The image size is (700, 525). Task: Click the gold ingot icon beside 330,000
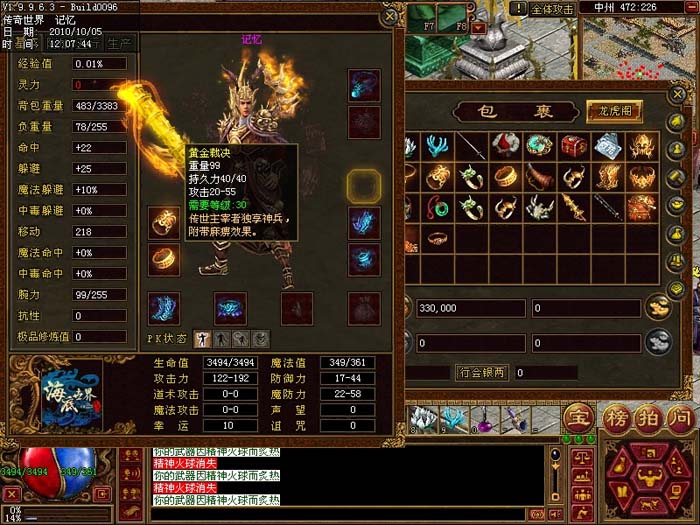click(x=658, y=307)
